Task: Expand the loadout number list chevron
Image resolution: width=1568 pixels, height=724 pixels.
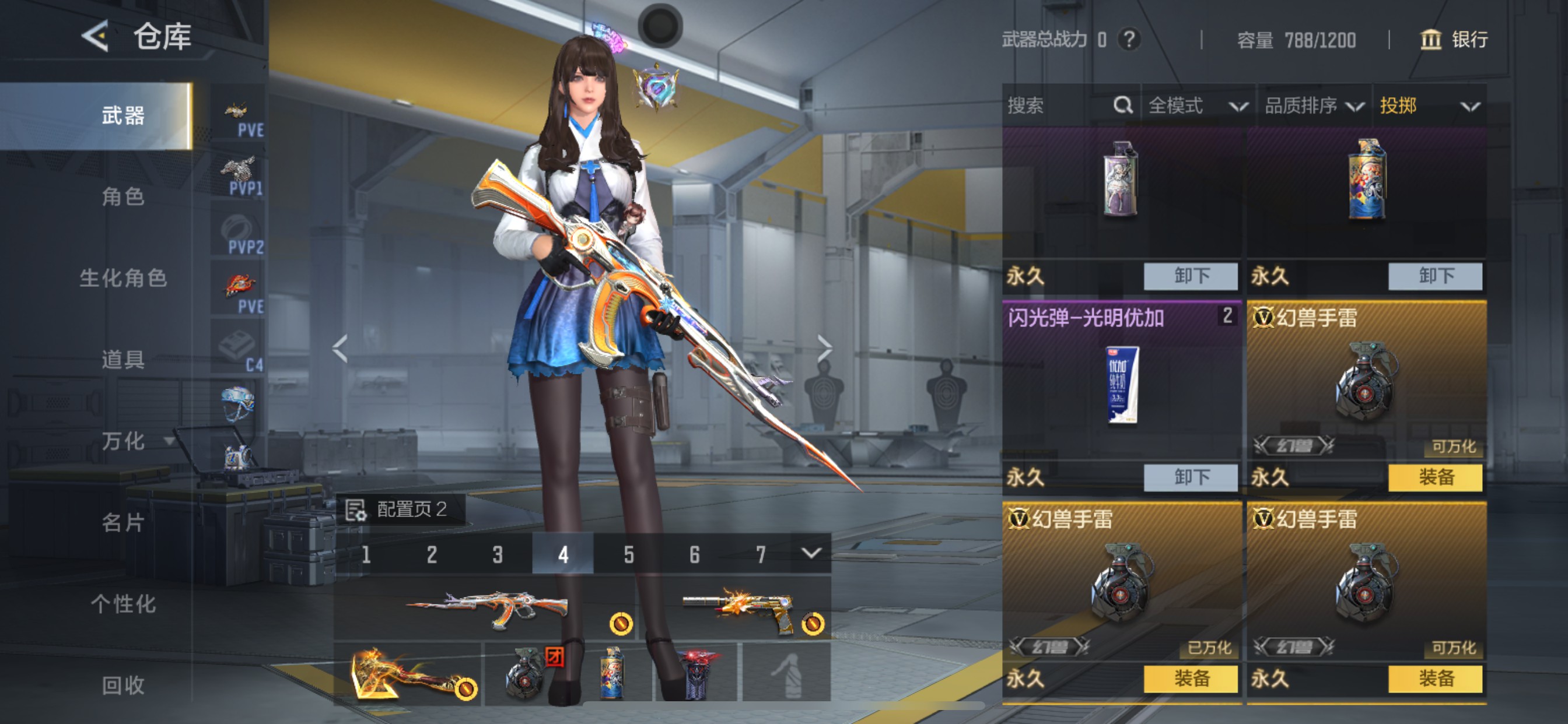Action: pyautogui.click(x=811, y=553)
